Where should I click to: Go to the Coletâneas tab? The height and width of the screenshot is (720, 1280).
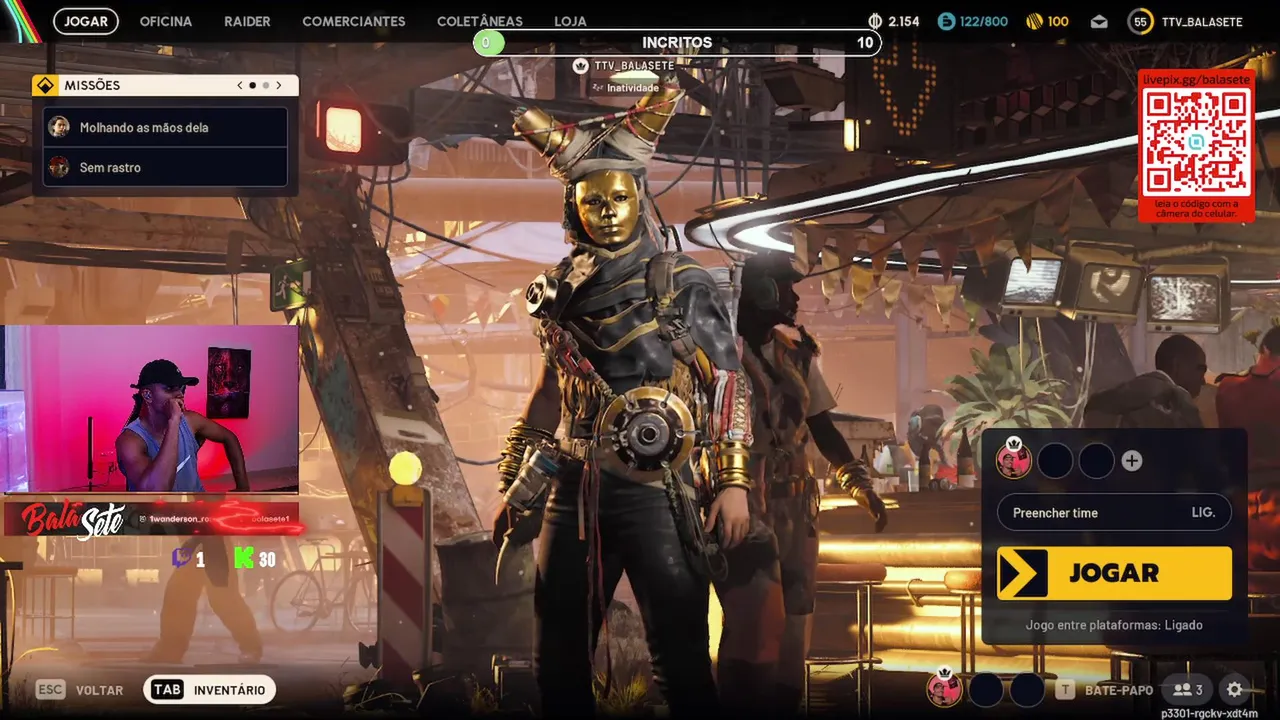479,21
